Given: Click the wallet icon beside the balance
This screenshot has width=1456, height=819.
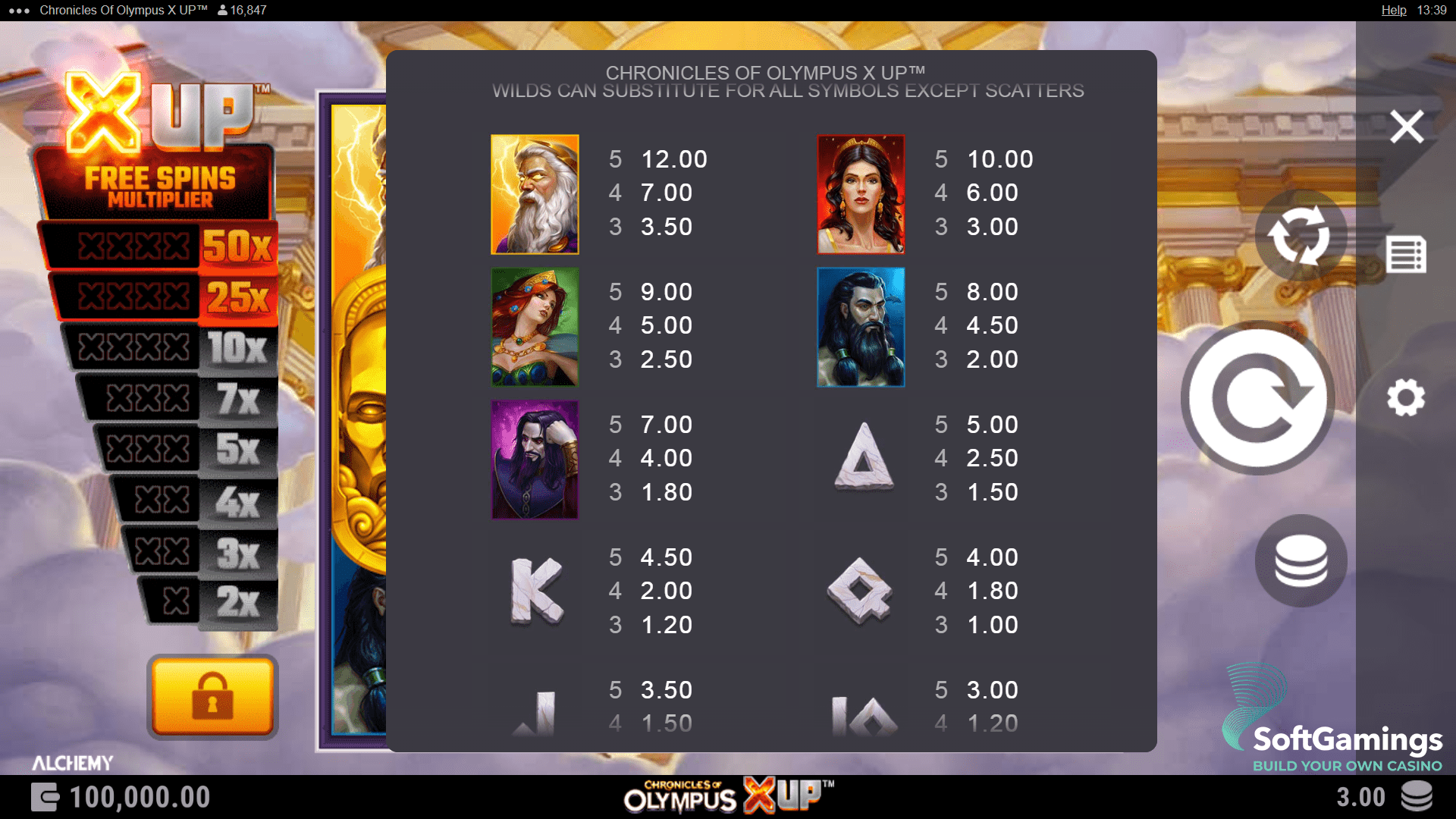Looking at the screenshot, I should tap(45, 797).
